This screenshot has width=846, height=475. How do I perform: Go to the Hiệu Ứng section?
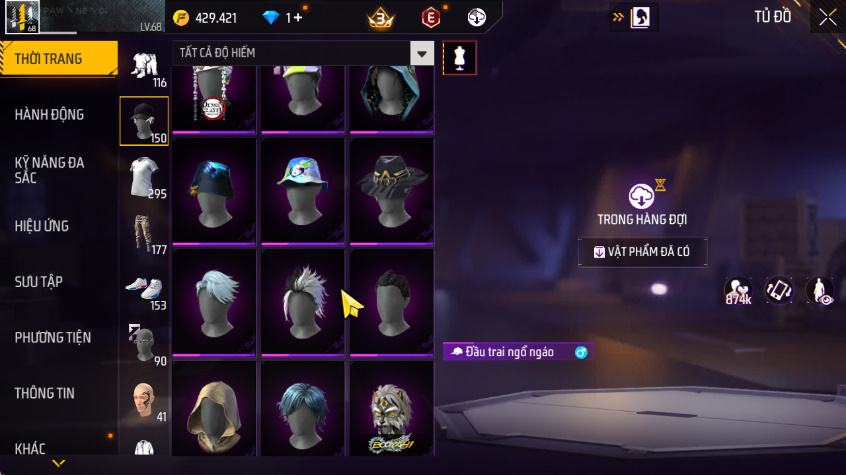coord(42,226)
